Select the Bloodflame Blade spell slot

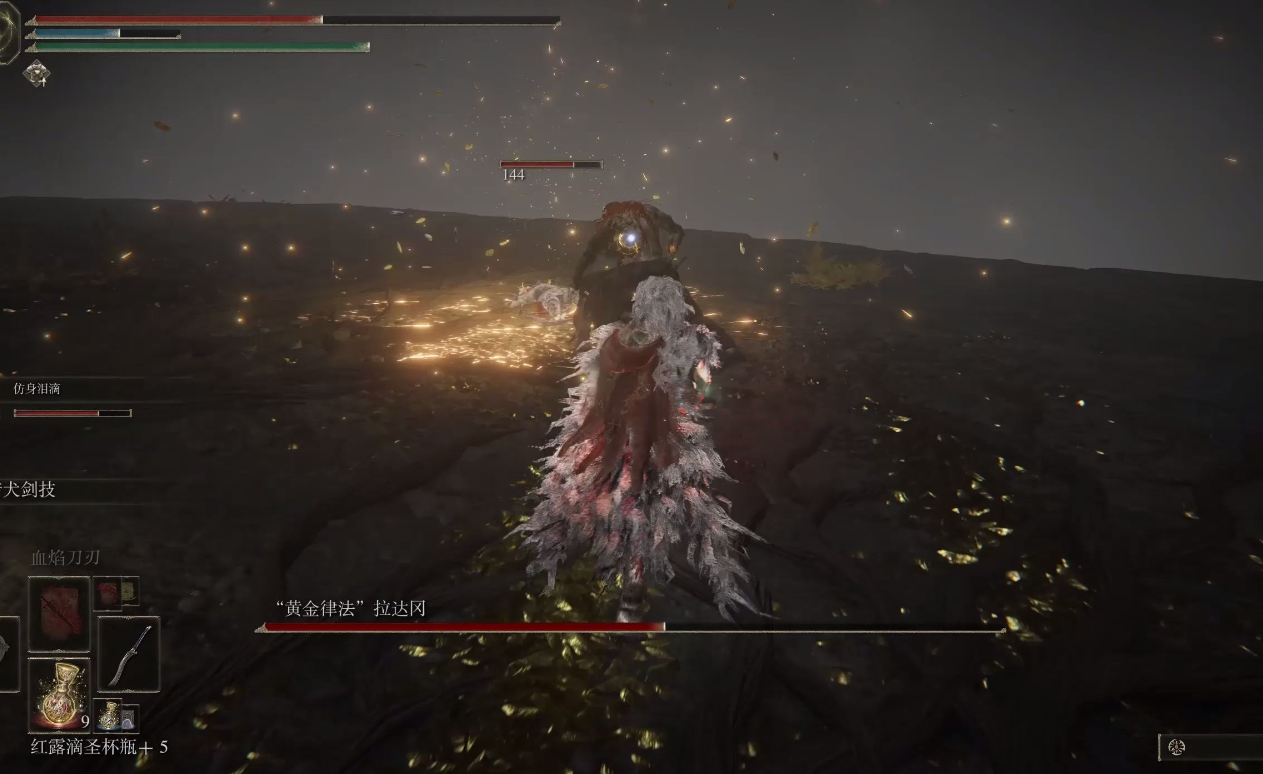pos(59,614)
